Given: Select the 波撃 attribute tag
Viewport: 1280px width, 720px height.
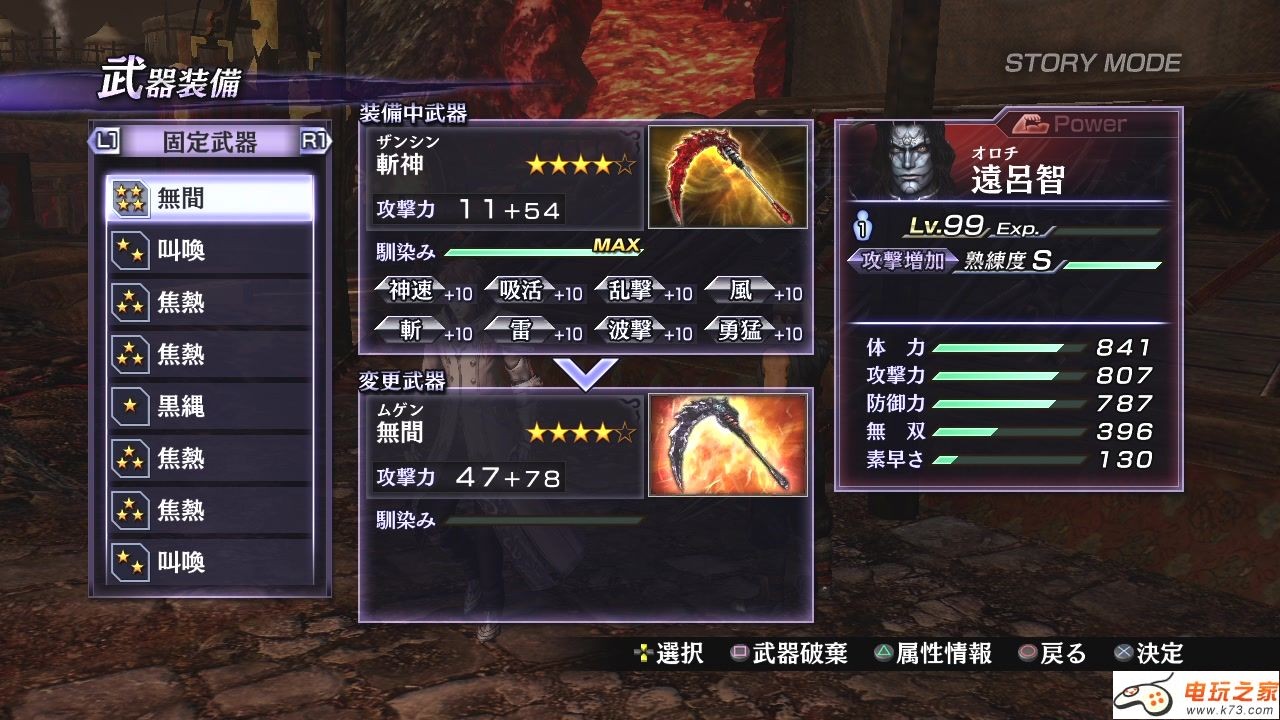Looking at the screenshot, I should (631, 331).
